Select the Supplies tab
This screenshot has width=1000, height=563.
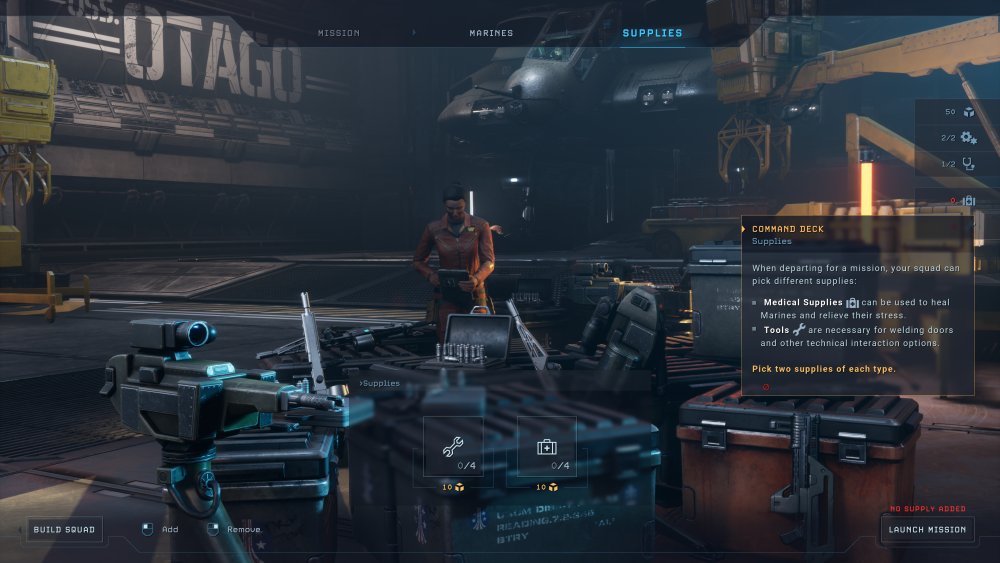tap(652, 33)
